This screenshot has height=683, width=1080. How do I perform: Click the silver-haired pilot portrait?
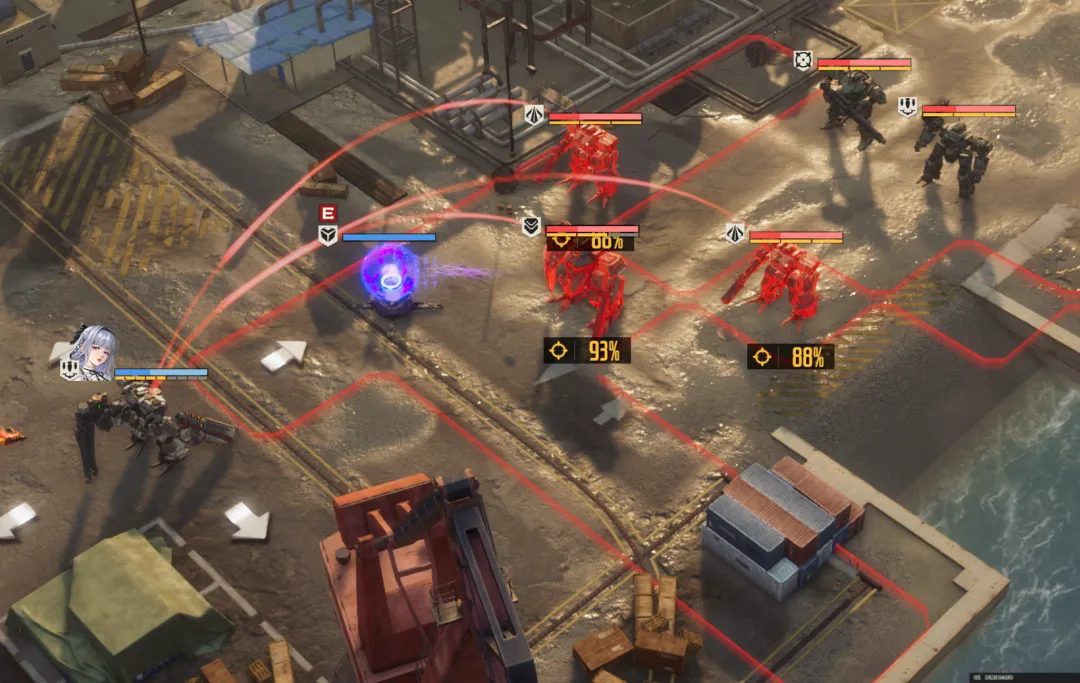click(93, 352)
